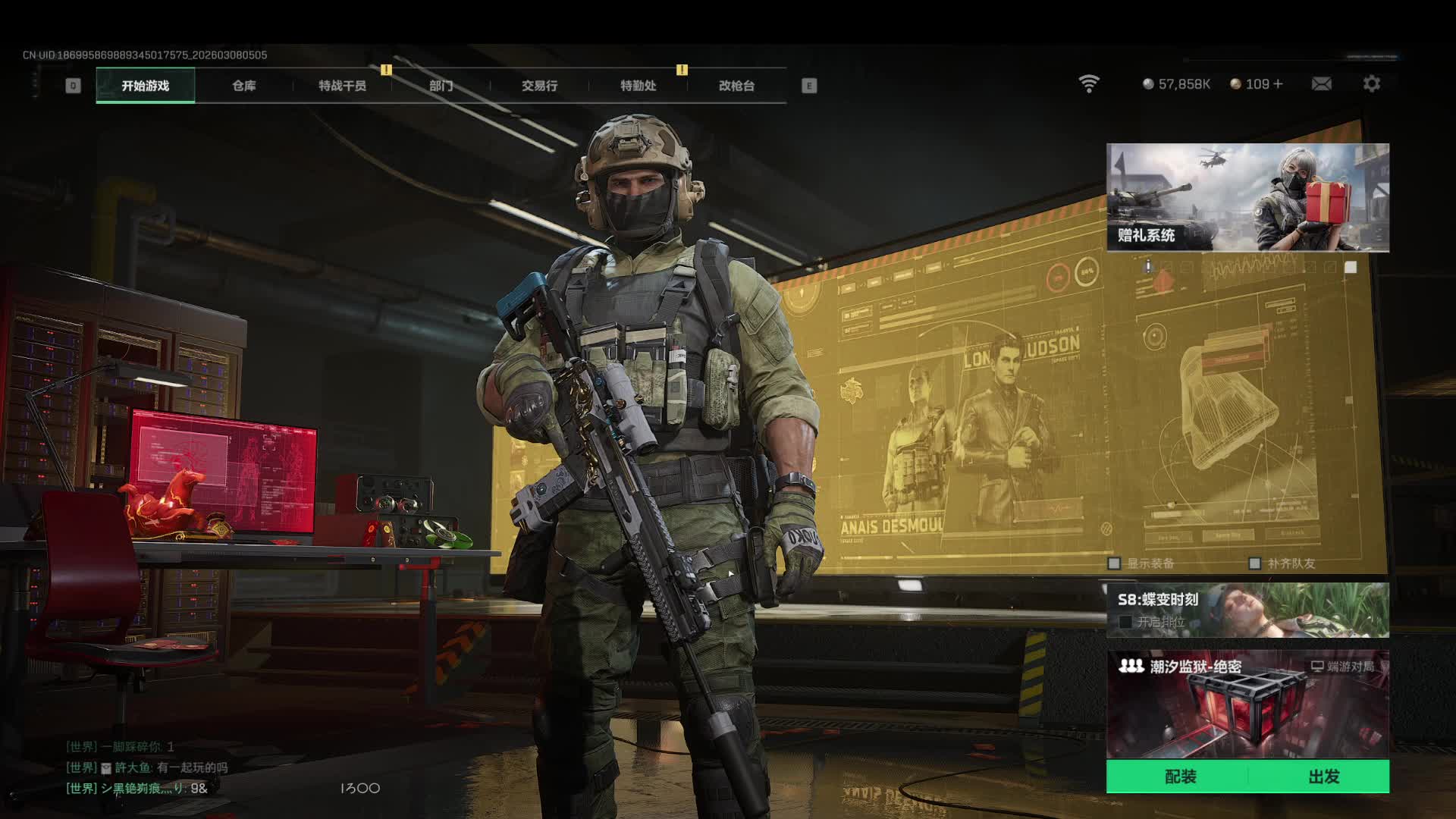Image resolution: width=1456 pixels, height=819 pixels.
Task: Go to the 部门 tab
Action: [441, 86]
